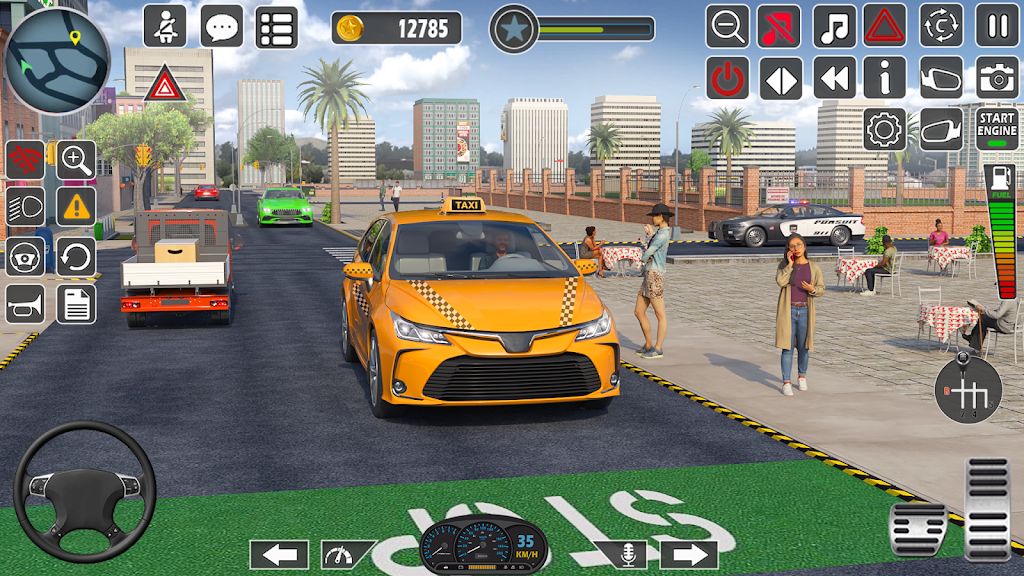Screen dimensions: 1024x576
Task: Open the gear settings menu
Action: pyautogui.click(x=884, y=129)
